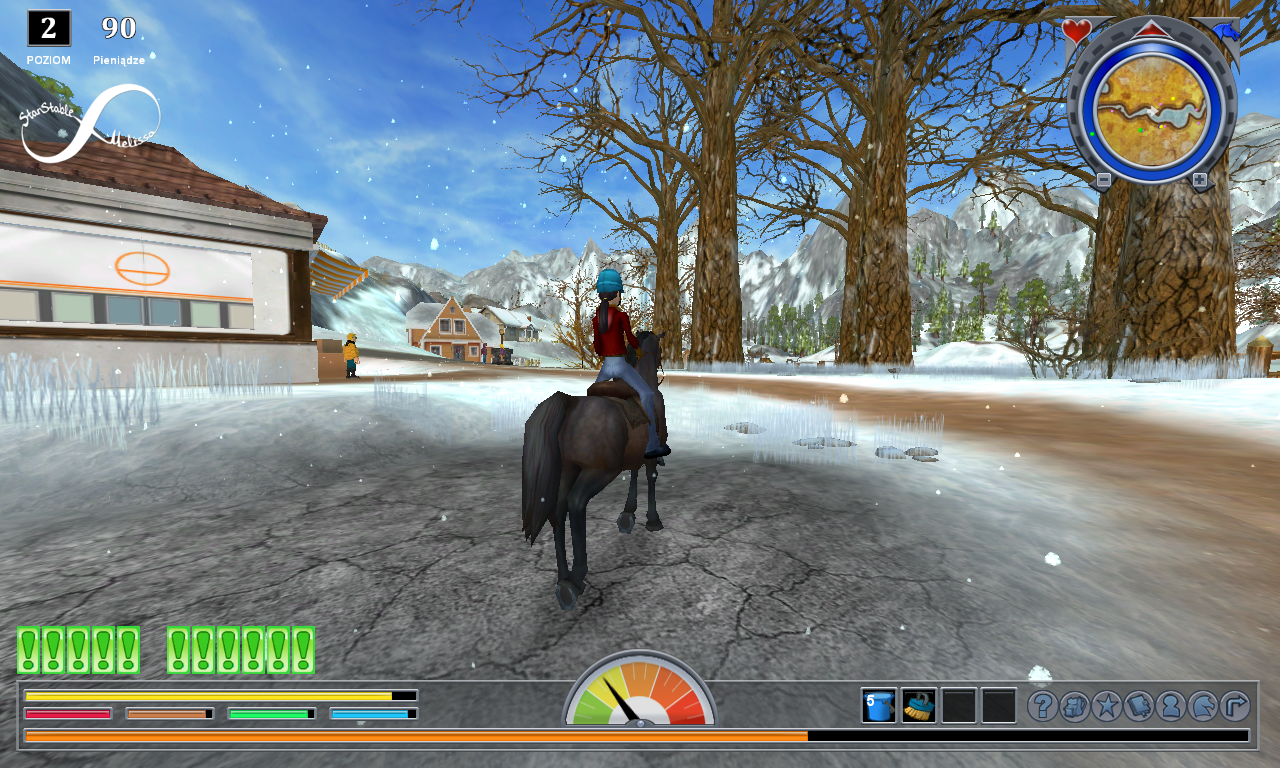Click the star achievements icon
Image resolution: width=1280 pixels, height=768 pixels.
coord(1105,706)
